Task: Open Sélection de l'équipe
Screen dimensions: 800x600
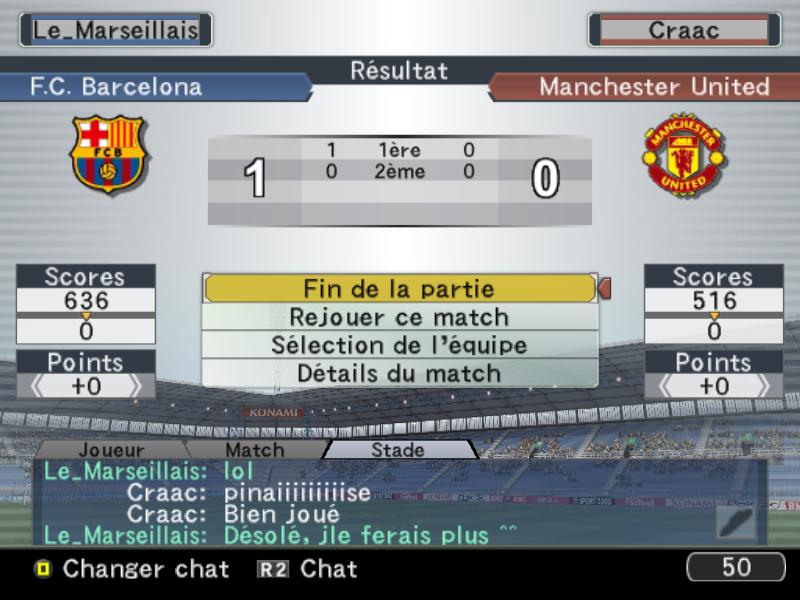Action: click(x=400, y=345)
